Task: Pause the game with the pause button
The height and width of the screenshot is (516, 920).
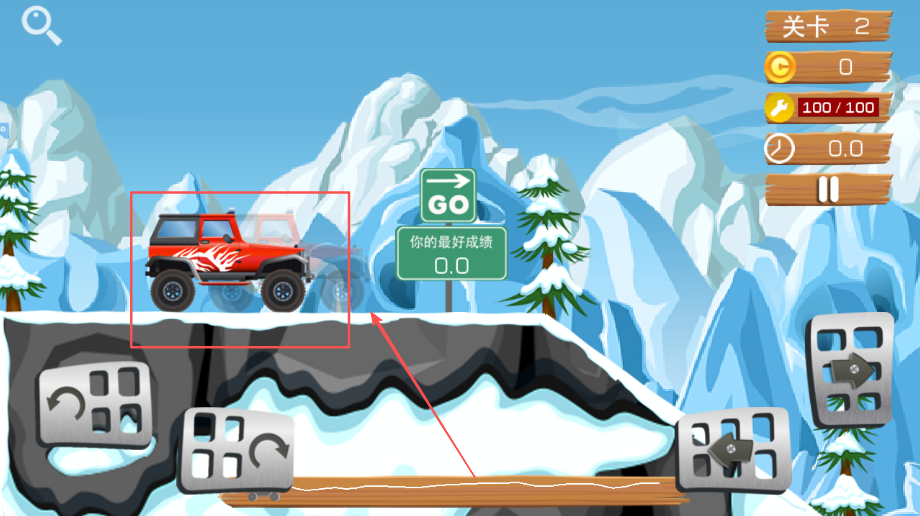Action: (x=828, y=189)
